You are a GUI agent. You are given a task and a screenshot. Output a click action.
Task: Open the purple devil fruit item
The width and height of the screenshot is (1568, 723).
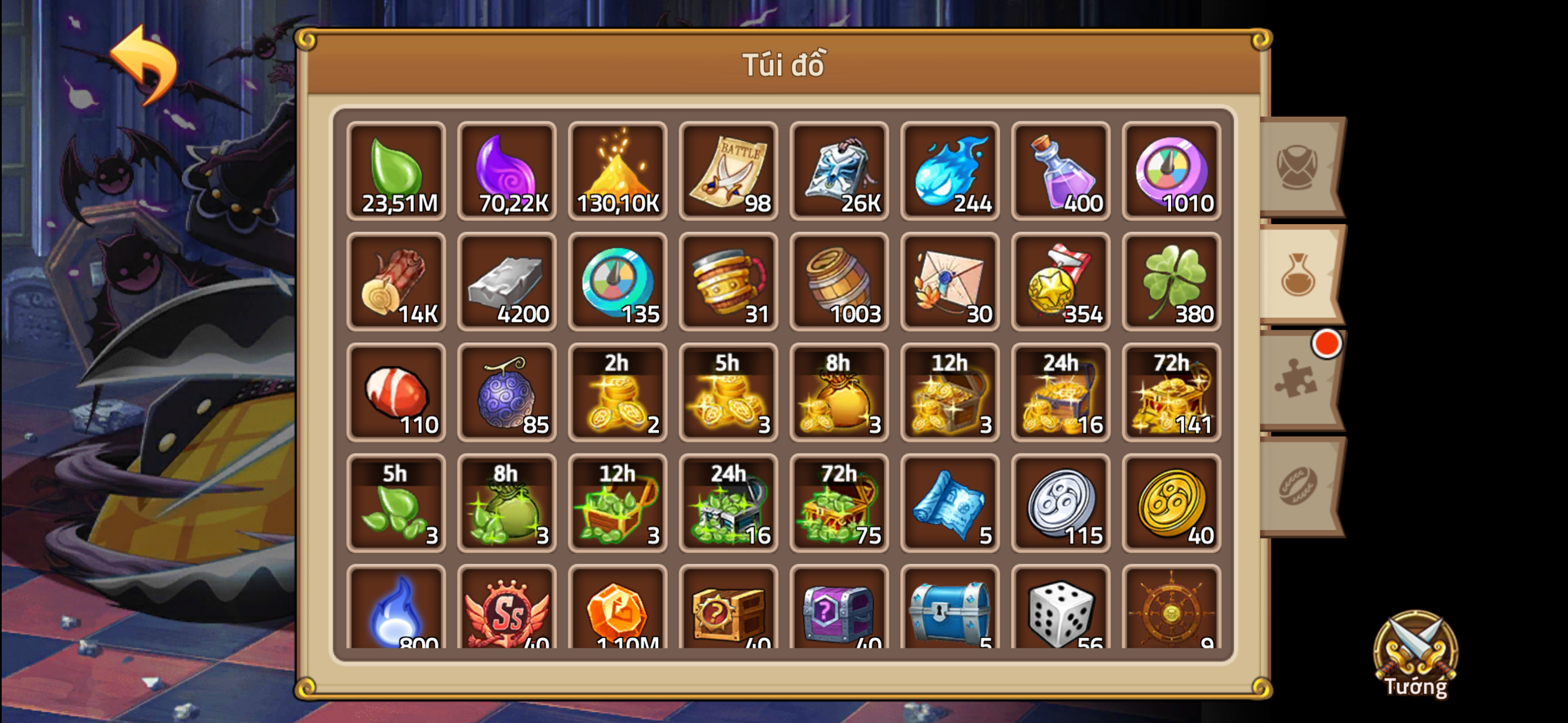coord(507,392)
